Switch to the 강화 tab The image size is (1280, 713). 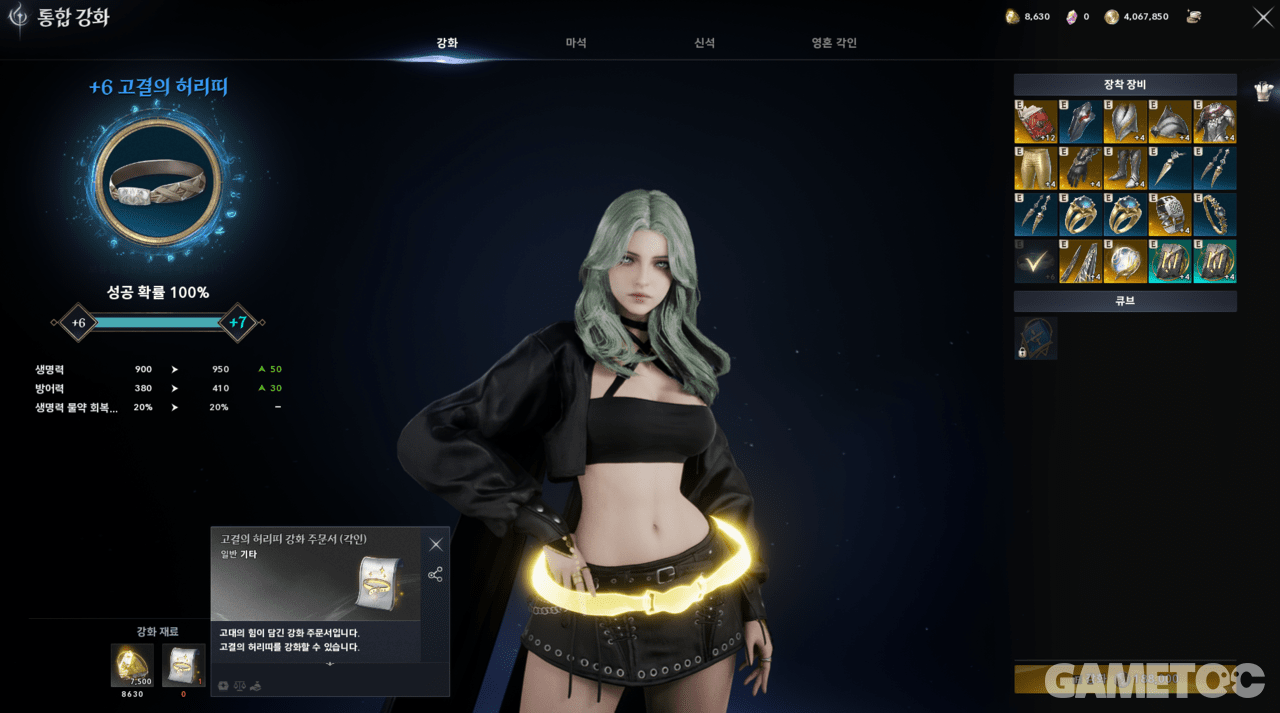point(447,43)
